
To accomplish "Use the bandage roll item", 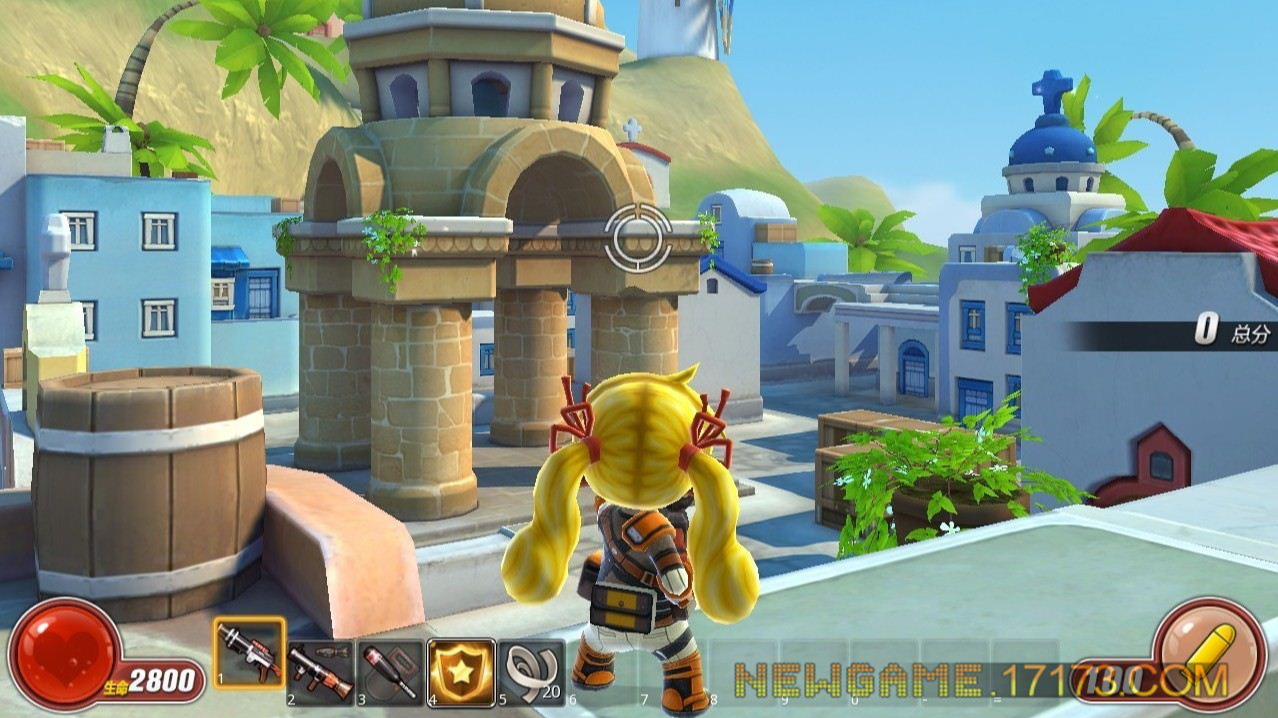I will click(x=531, y=671).
